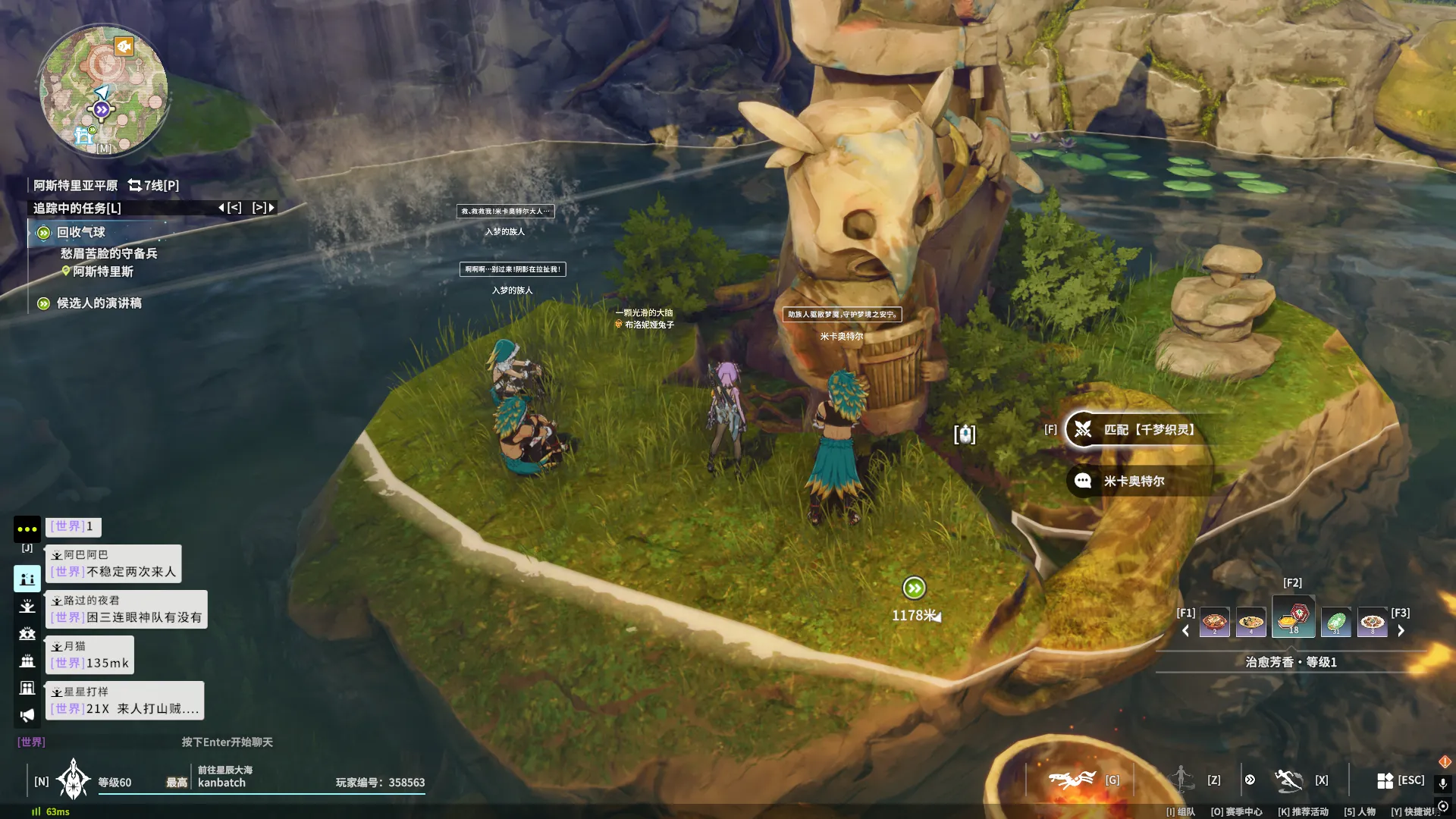Select the 回收气球 tracked quest
Image resolution: width=1456 pixels, height=819 pixels.
coord(80,233)
